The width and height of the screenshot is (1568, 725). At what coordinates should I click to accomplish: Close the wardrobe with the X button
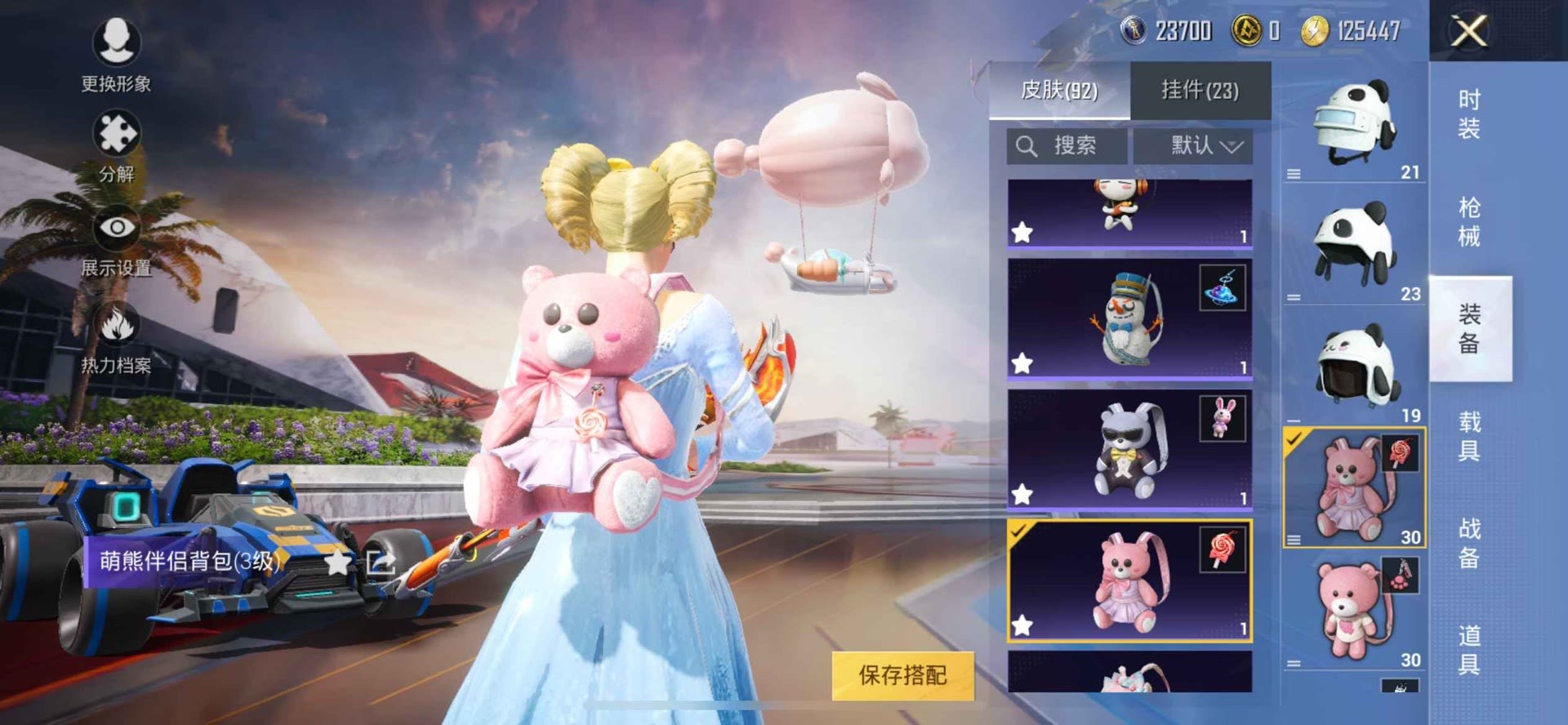(x=1468, y=32)
